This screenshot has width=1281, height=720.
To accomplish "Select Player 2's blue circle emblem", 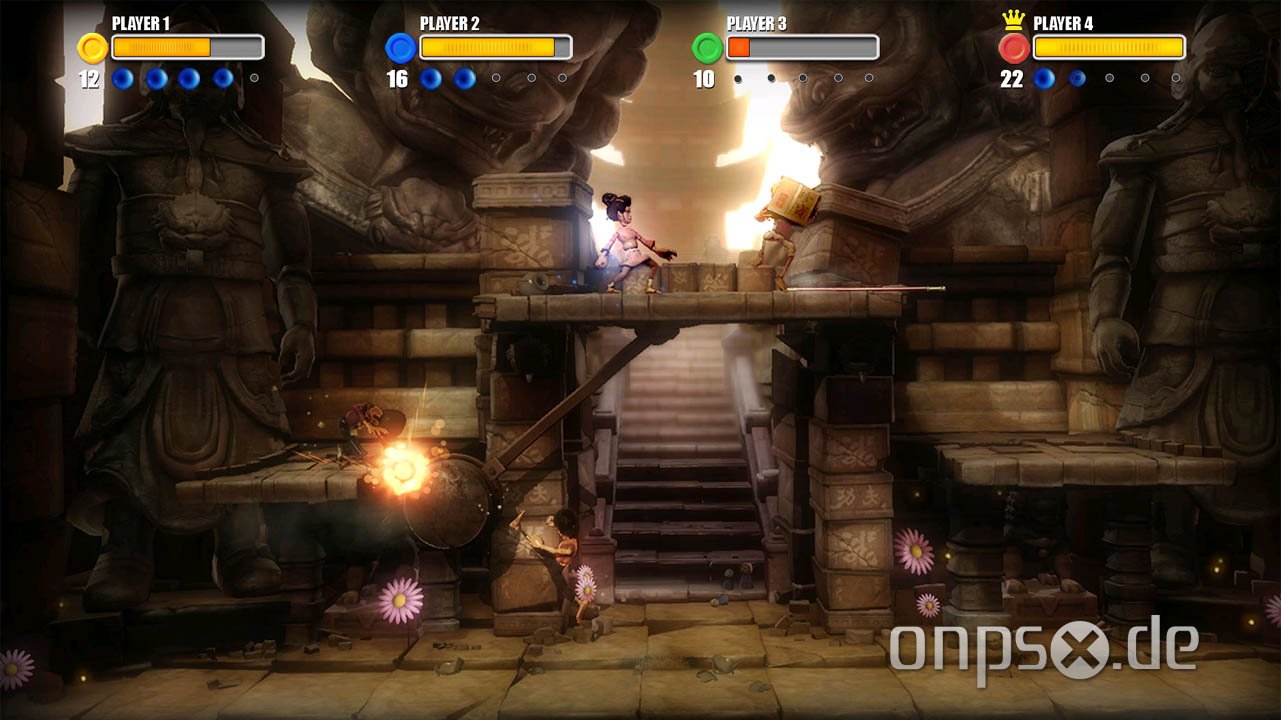I will click(x=400, y=48).
